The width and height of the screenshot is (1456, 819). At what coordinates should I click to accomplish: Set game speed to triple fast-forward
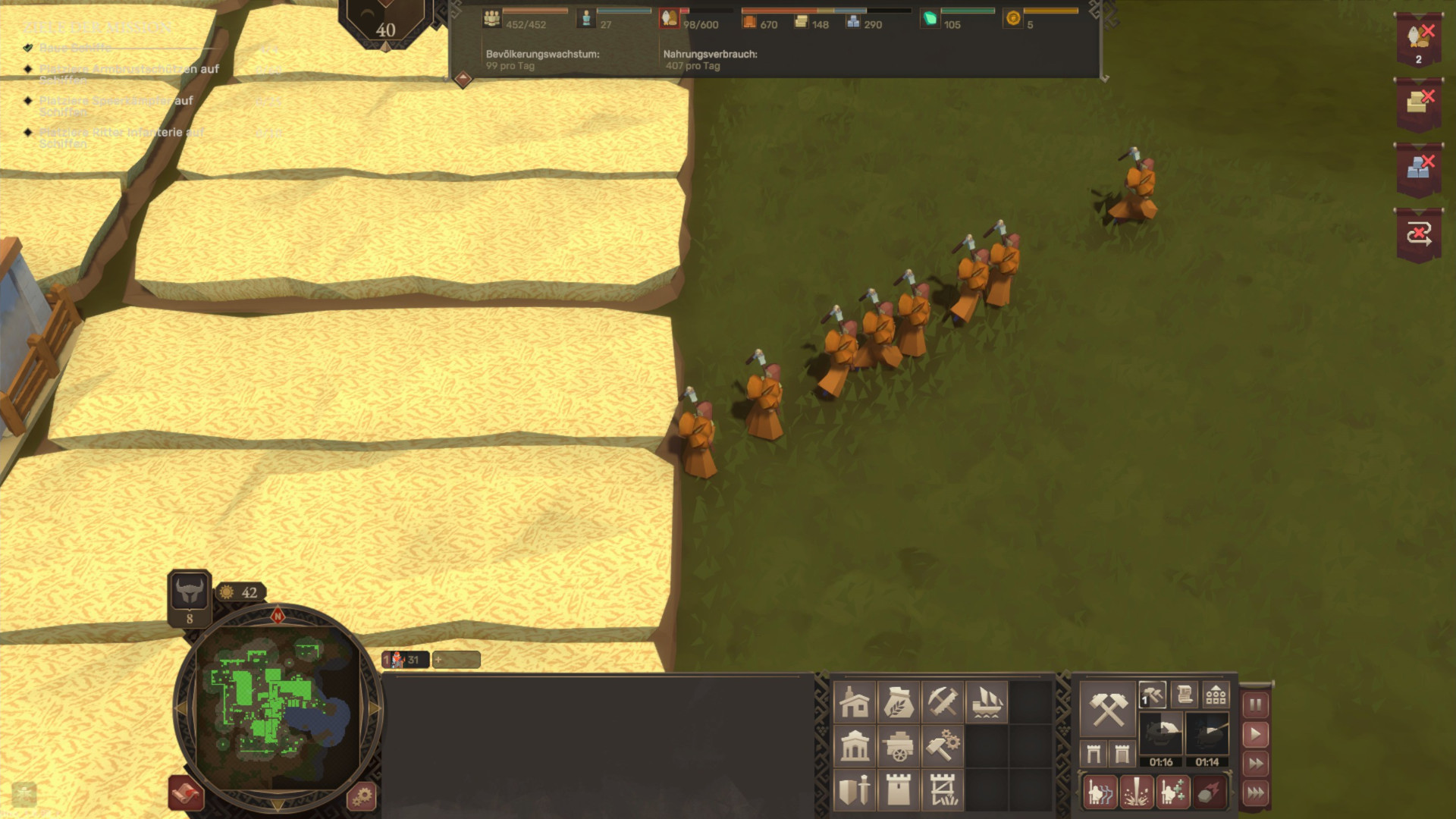(x=1255, y=793)
